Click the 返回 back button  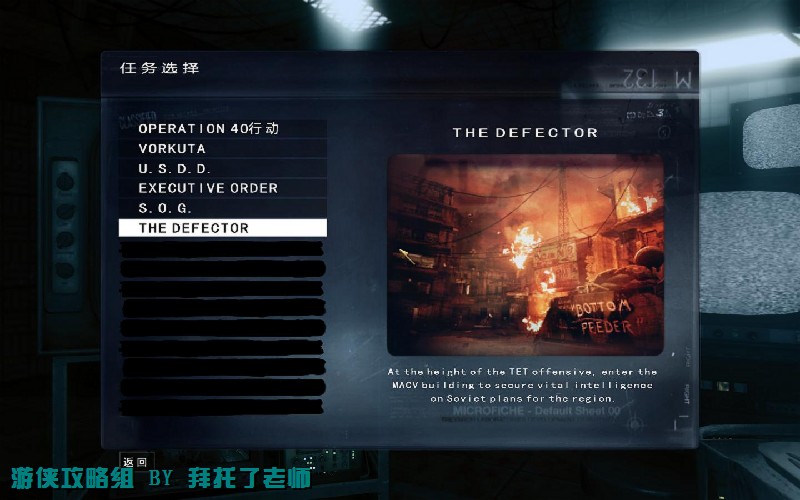point(135,461)
